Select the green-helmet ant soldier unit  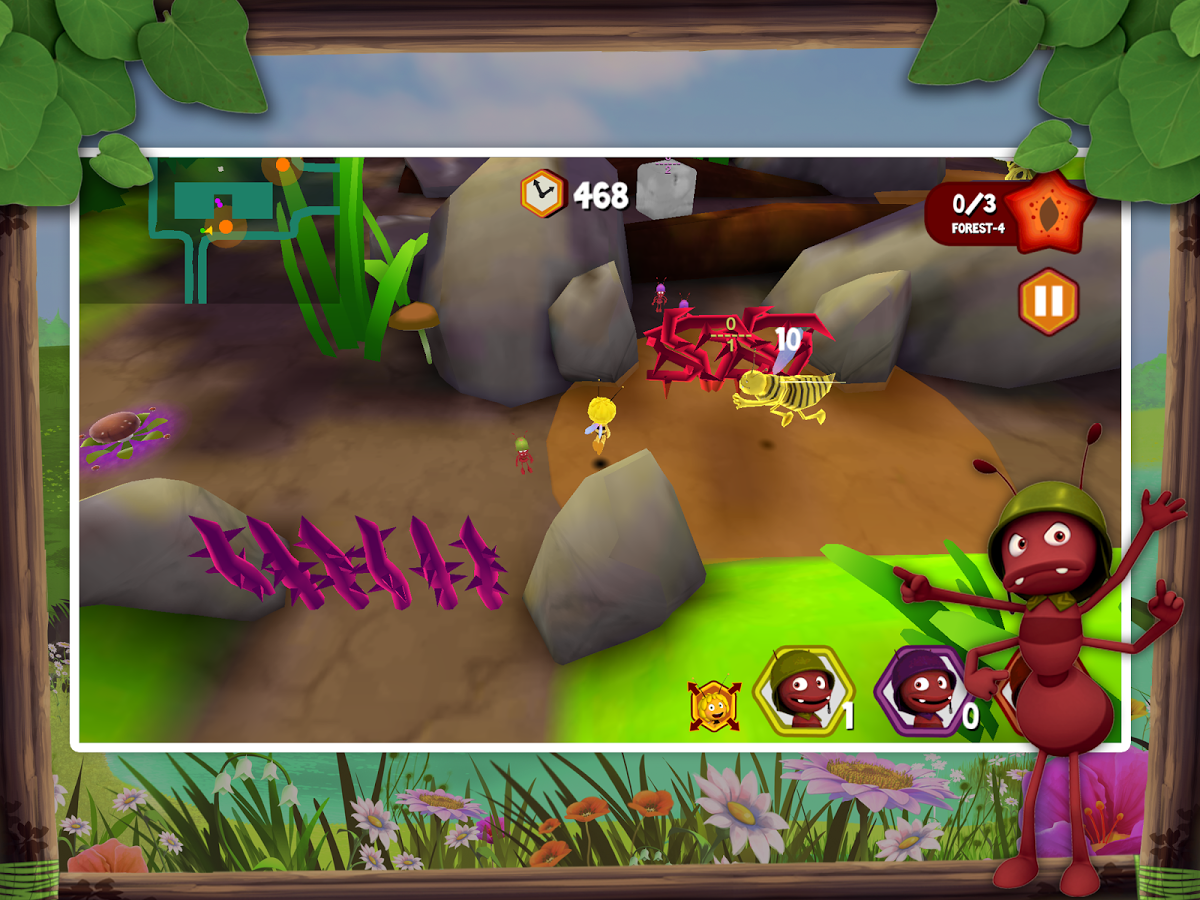[802, 690]
